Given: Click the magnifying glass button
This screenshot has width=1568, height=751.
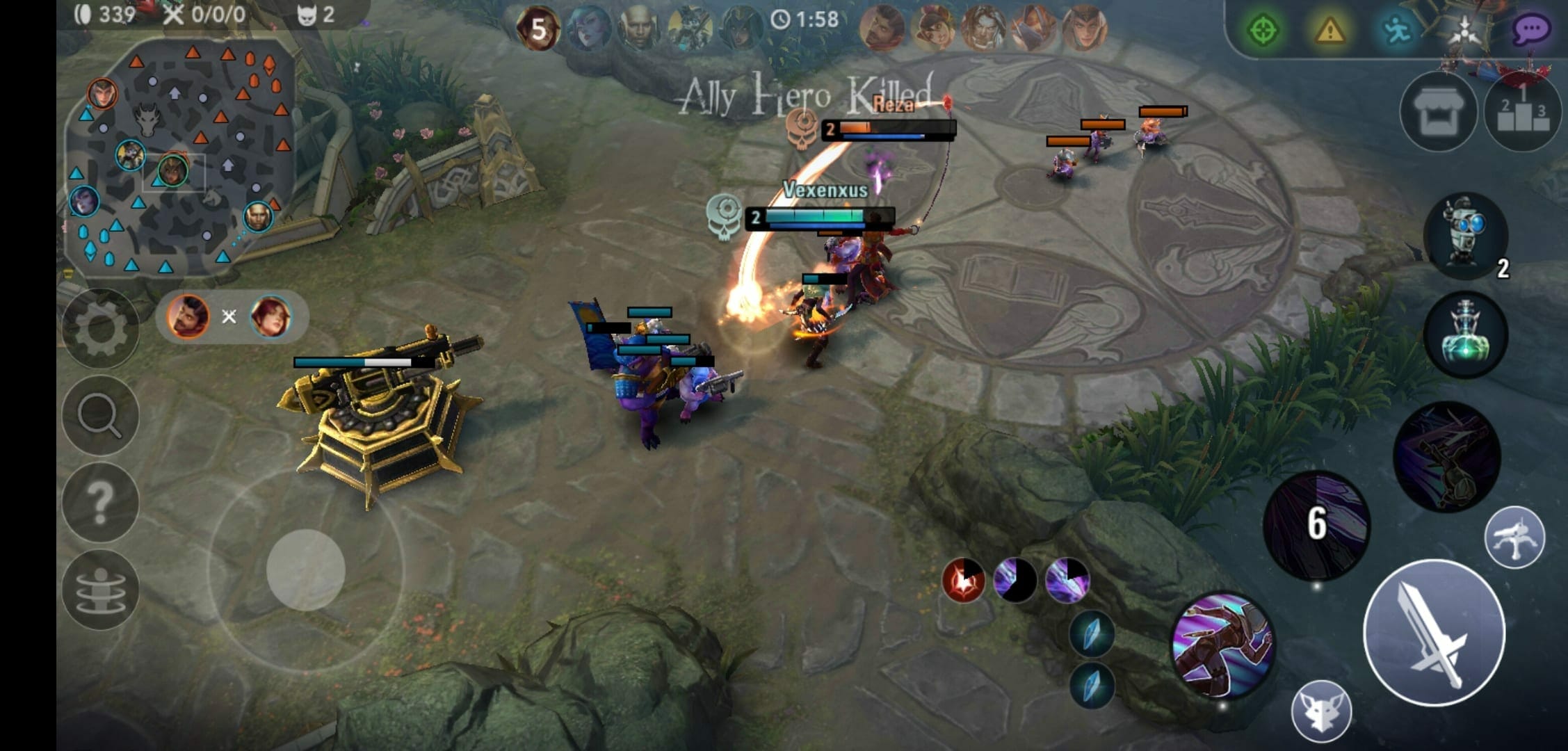Looking at the screenshot, I should (x=100, y=415).
